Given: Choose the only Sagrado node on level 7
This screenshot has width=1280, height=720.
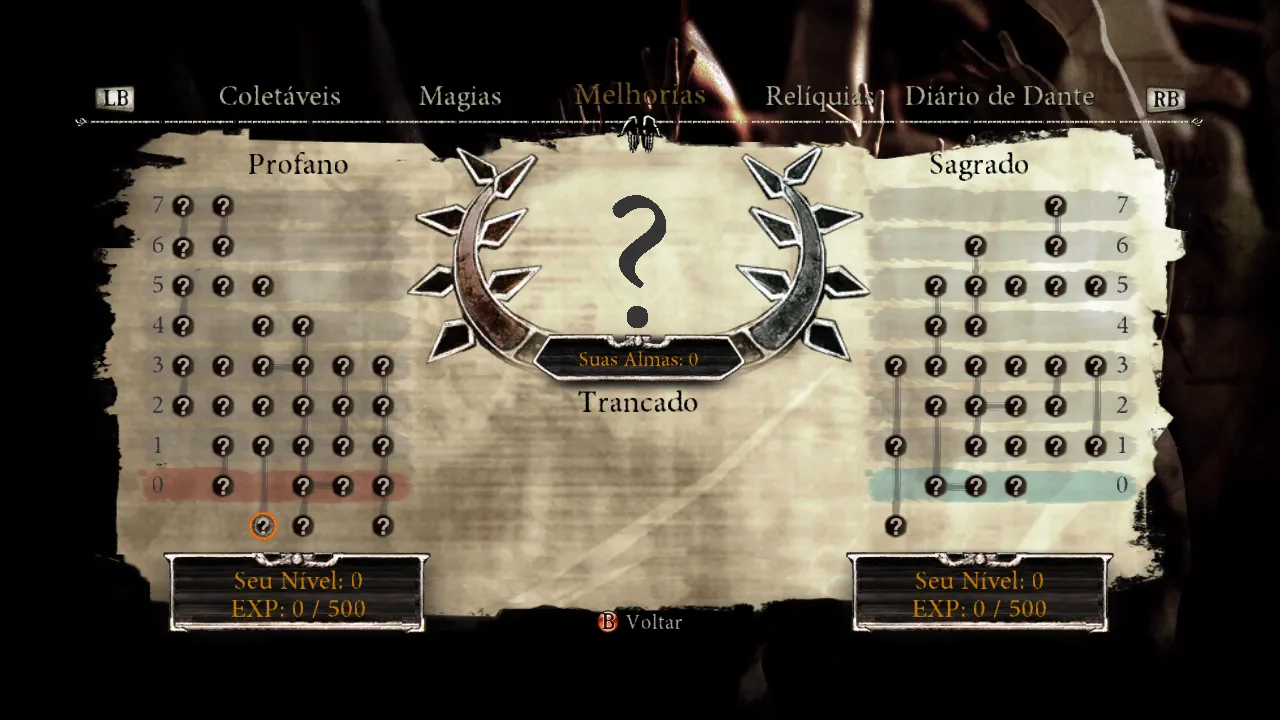Looking at the screenshot, I should 1055,206.
